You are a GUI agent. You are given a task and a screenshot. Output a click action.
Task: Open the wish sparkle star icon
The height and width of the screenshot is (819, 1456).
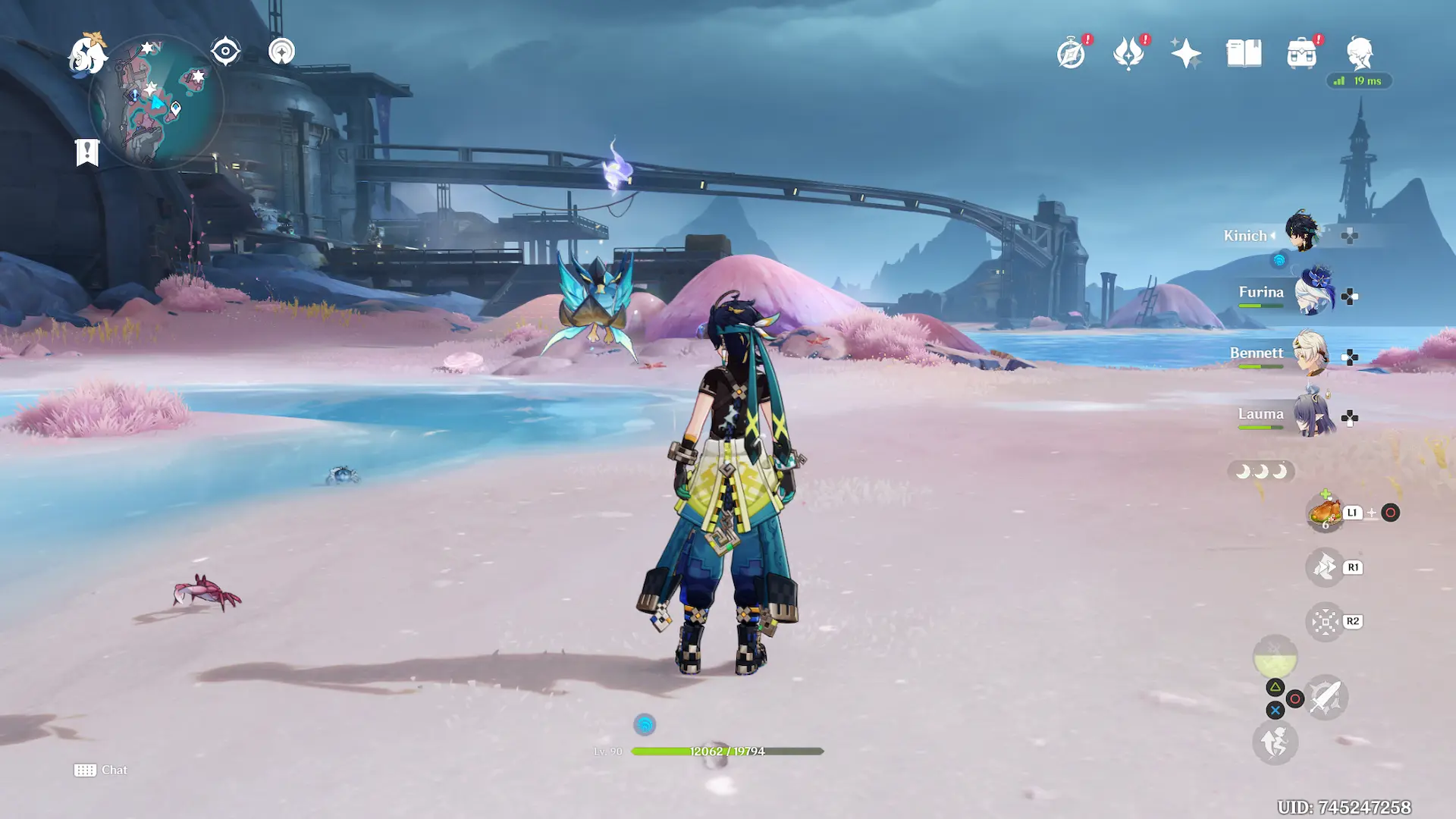click(1185, 54)
